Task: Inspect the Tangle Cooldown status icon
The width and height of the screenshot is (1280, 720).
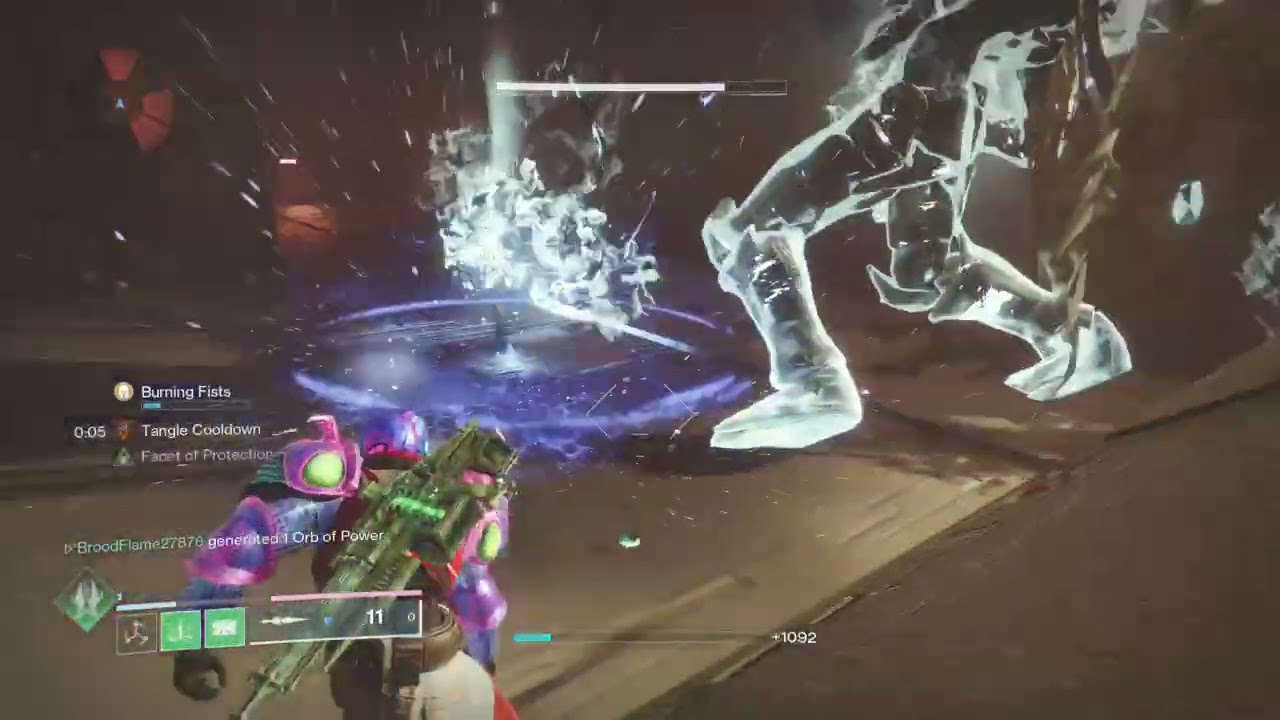Action: click(x=124, y=431)
